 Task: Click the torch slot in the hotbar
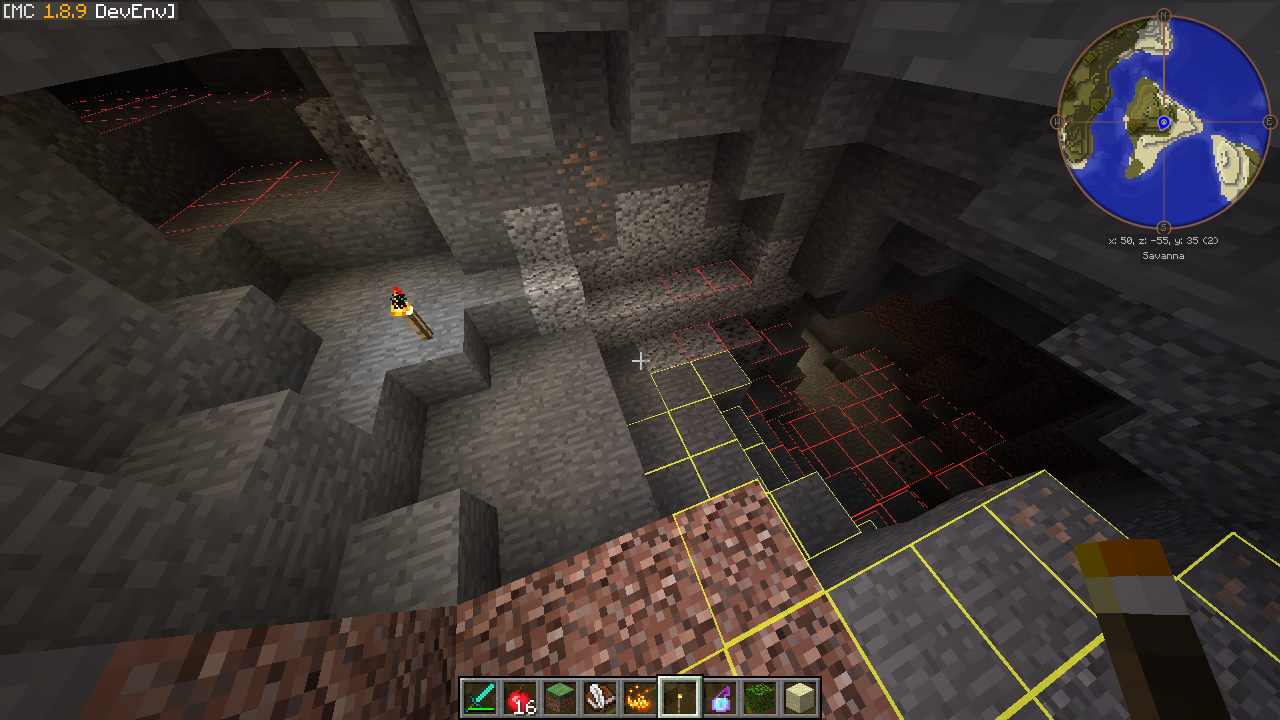click(680, 697)
